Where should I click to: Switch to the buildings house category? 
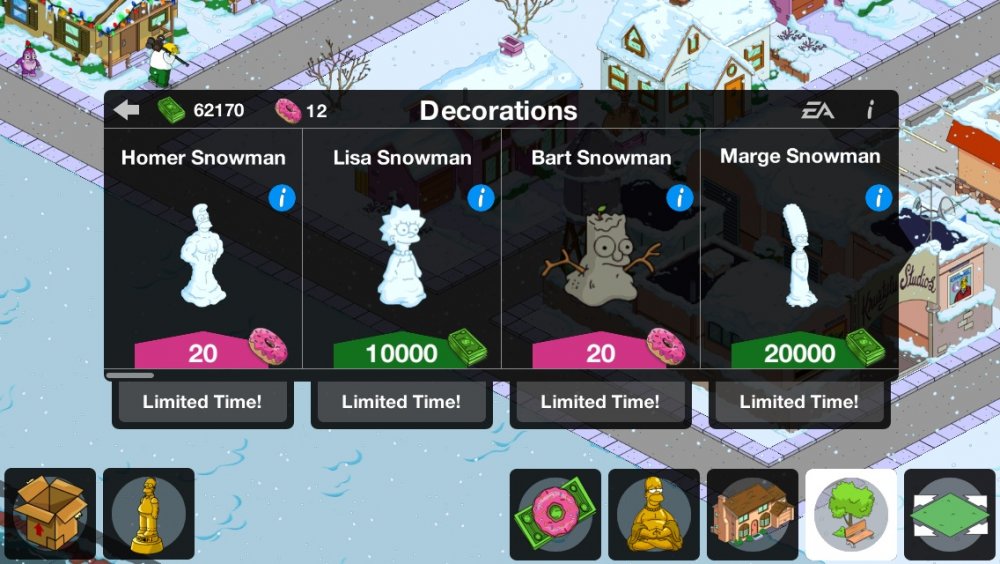point(752,514)
